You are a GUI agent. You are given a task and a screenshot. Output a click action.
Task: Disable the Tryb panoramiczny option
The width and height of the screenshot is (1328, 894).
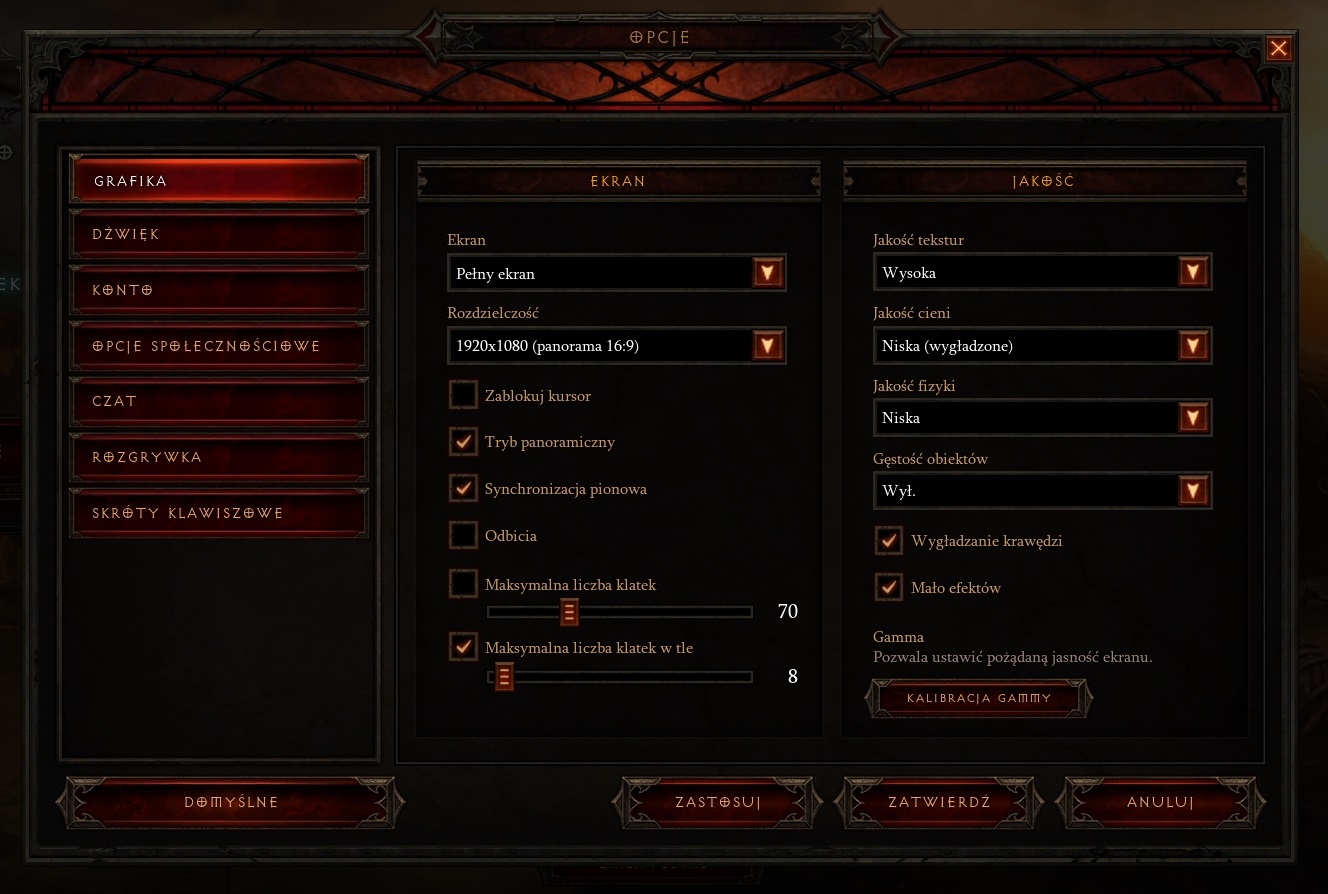pyautogui.click(x=463, y=441)
